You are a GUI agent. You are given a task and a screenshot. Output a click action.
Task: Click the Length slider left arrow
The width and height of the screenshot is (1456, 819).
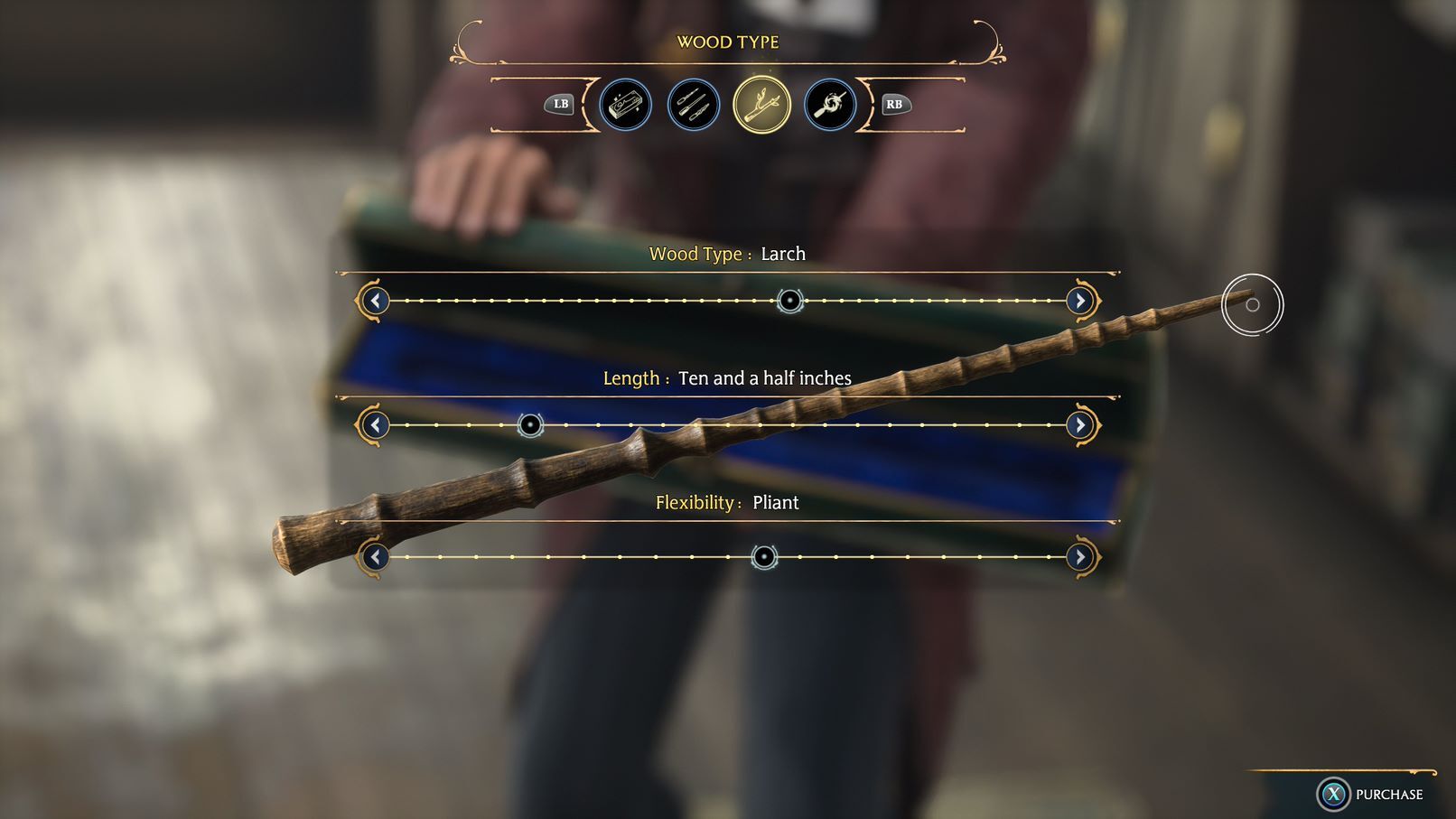[376, 424]
